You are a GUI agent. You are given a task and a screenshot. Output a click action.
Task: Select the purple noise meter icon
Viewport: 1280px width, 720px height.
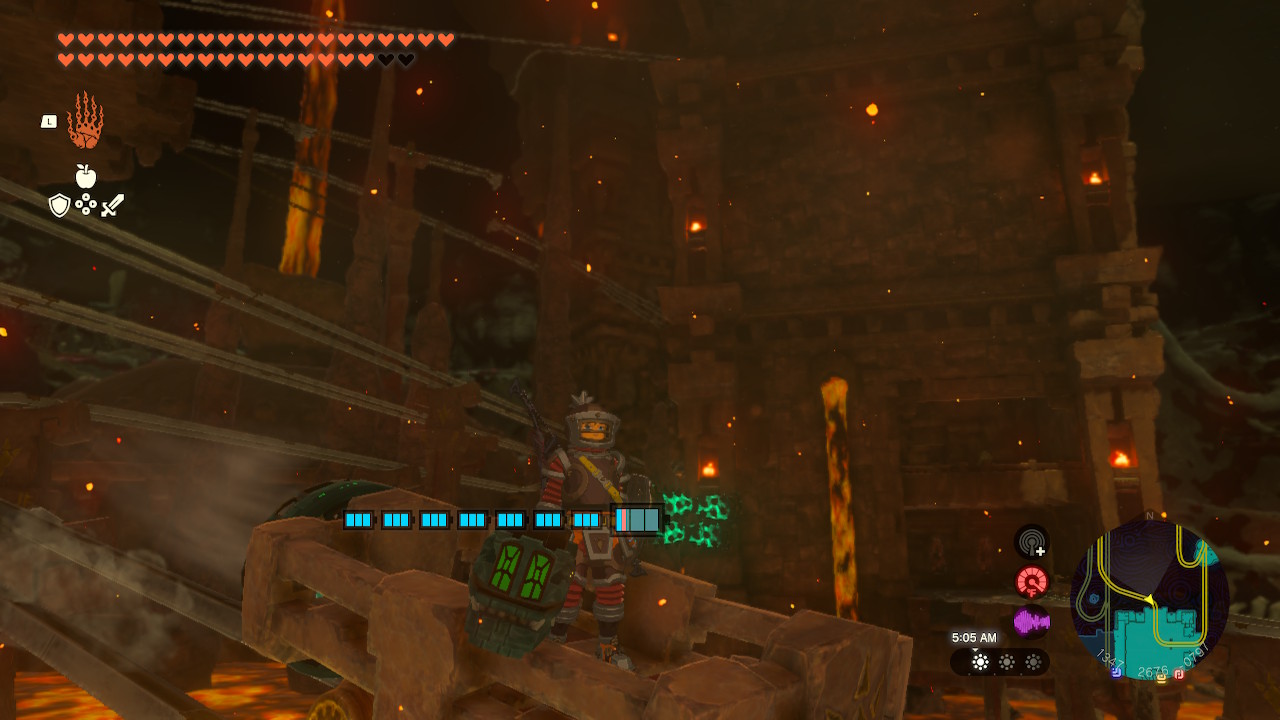[x=1031, y=622]
